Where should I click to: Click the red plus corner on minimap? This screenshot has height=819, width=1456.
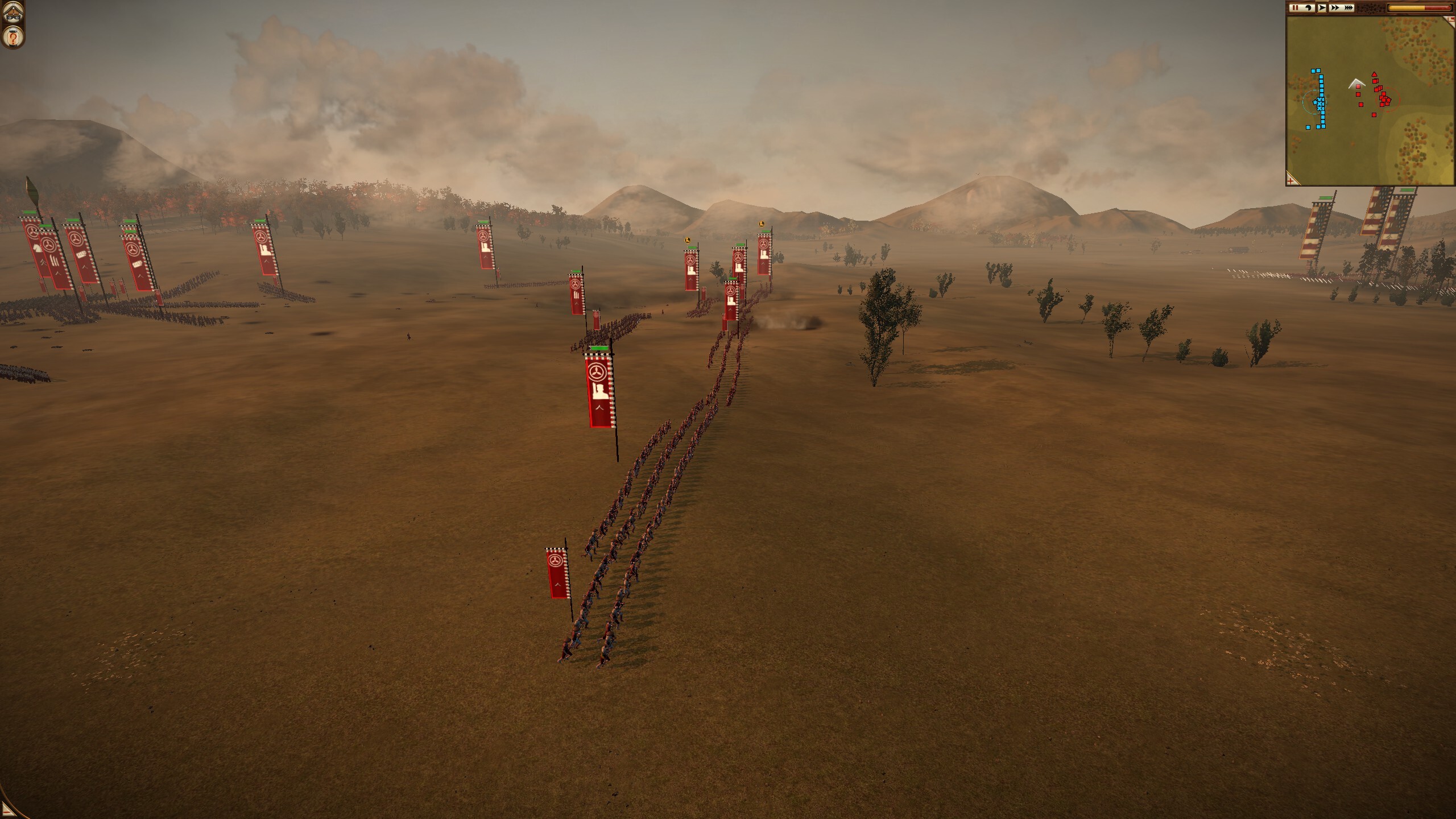tap(1293, 180)
